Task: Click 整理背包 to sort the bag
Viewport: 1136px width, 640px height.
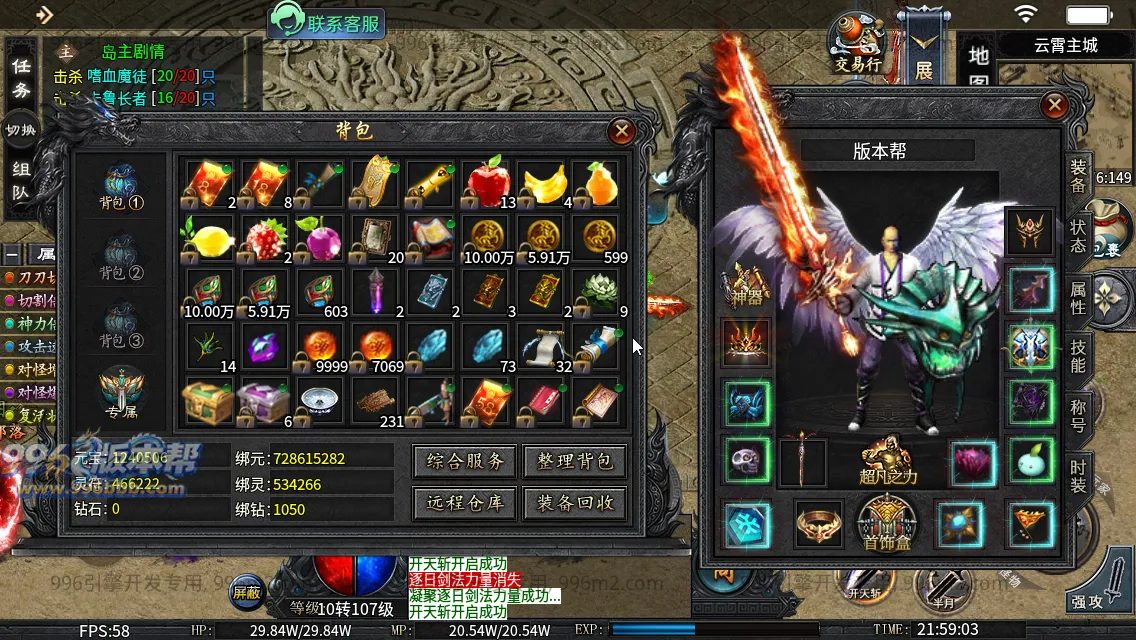Action: pos(575,461)
